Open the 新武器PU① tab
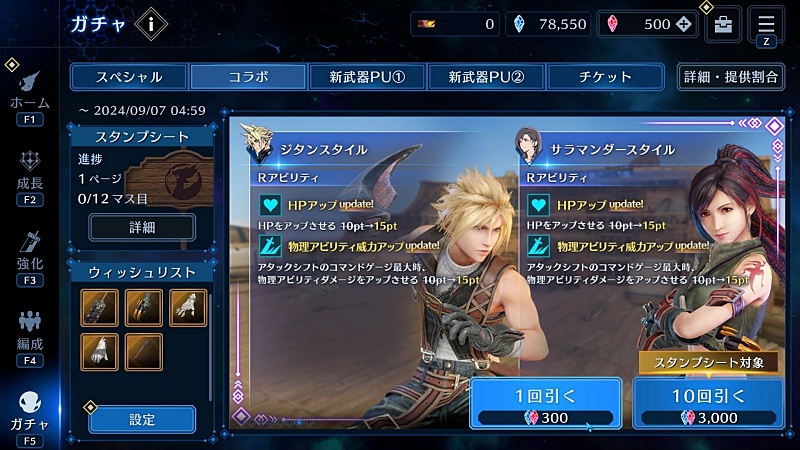Image resolution: width=800 pixels, height=450 pixels. click(x=366, y=77)
